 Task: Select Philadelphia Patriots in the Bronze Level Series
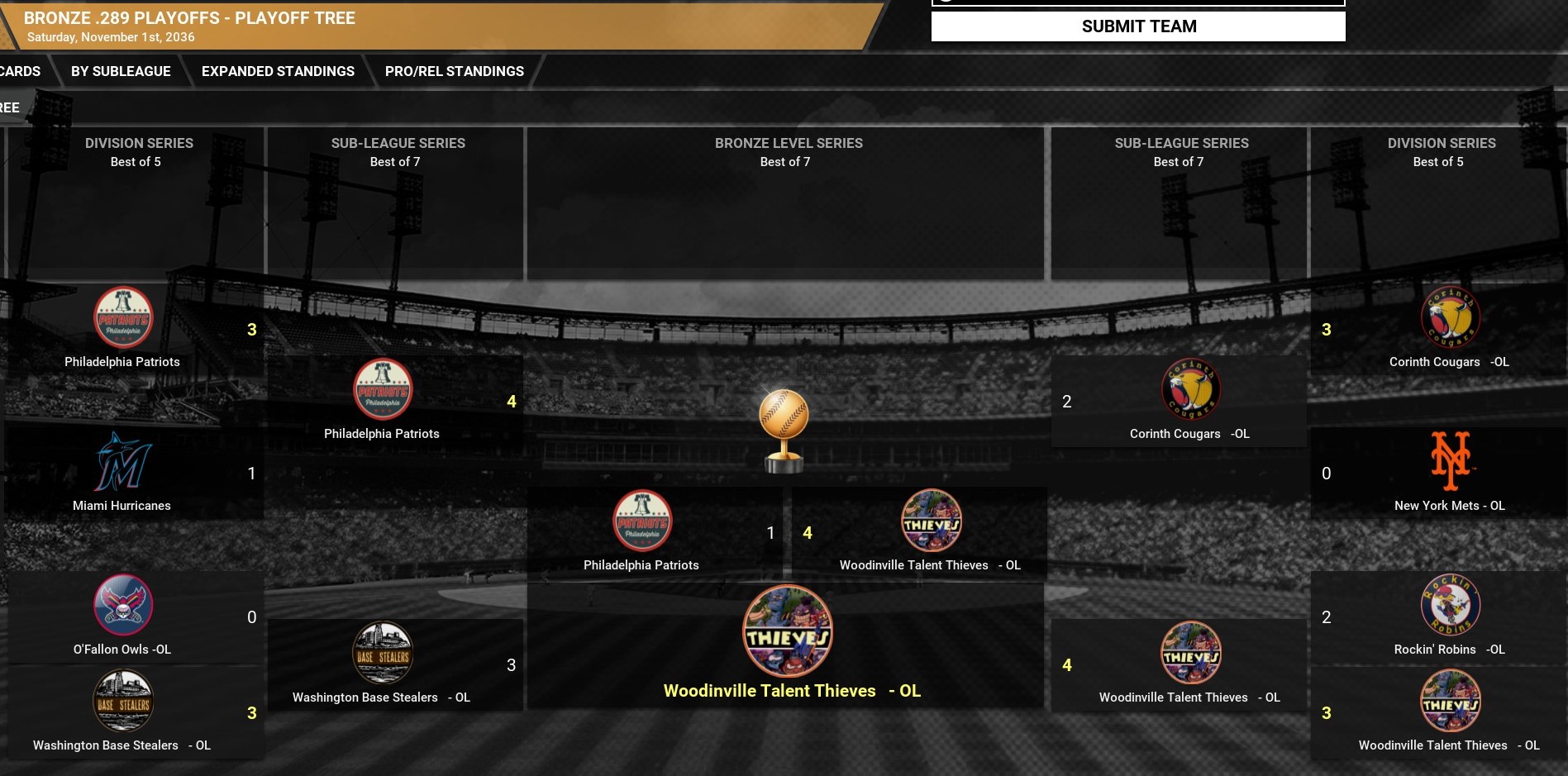[x=641, y=564]
